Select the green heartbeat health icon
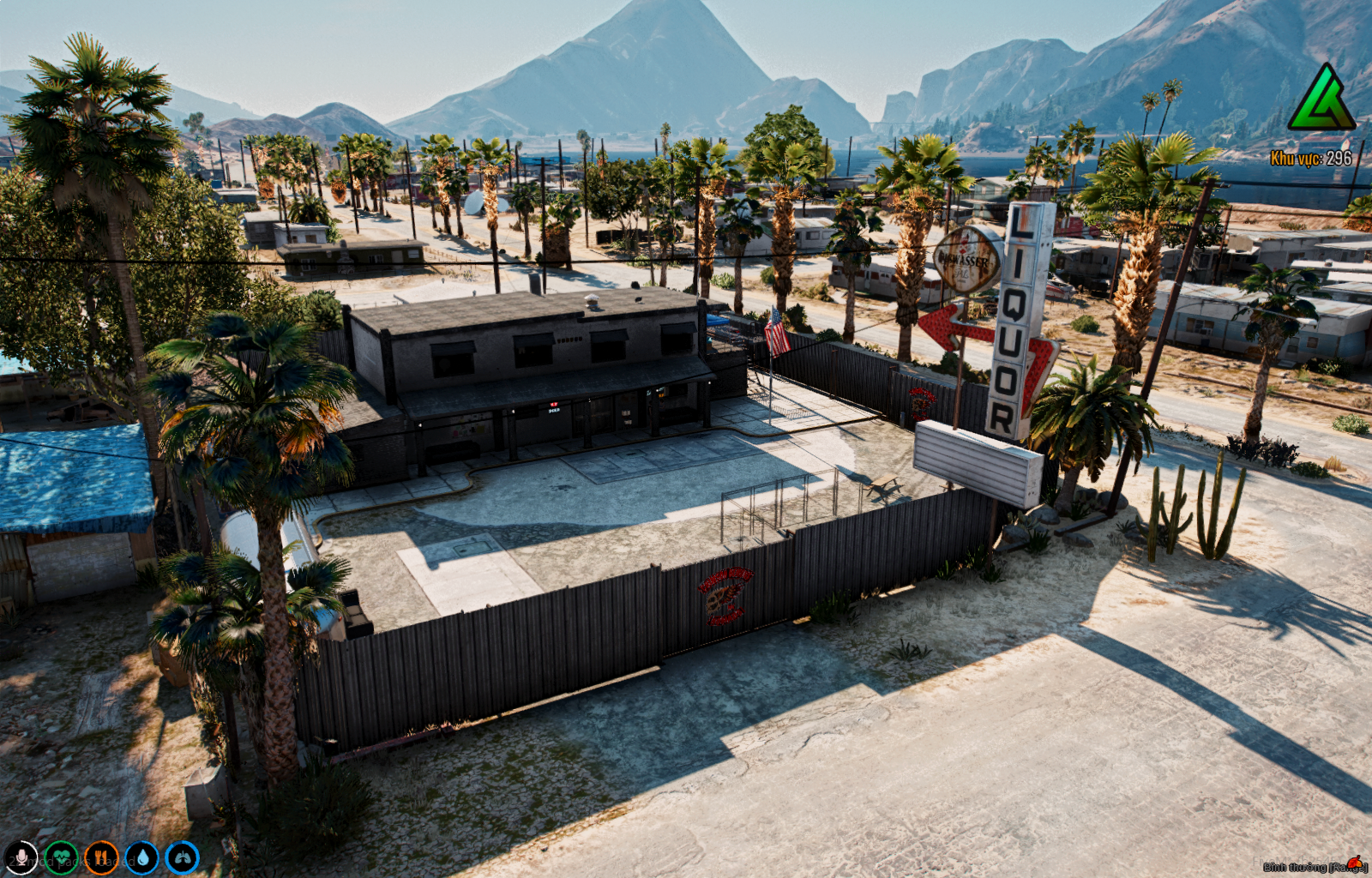 point(61,857)
